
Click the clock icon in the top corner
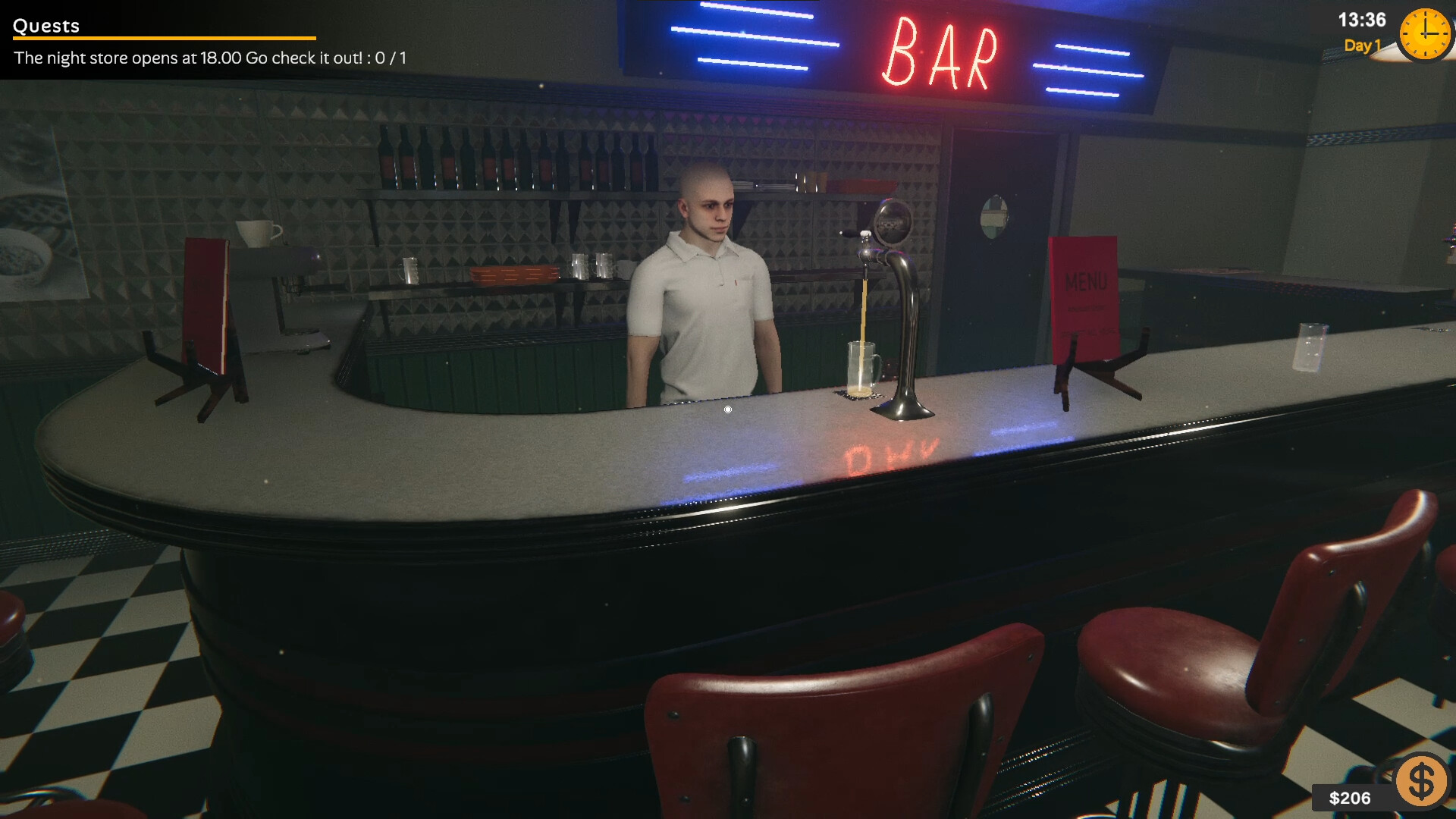click(x=1424, y=34)
